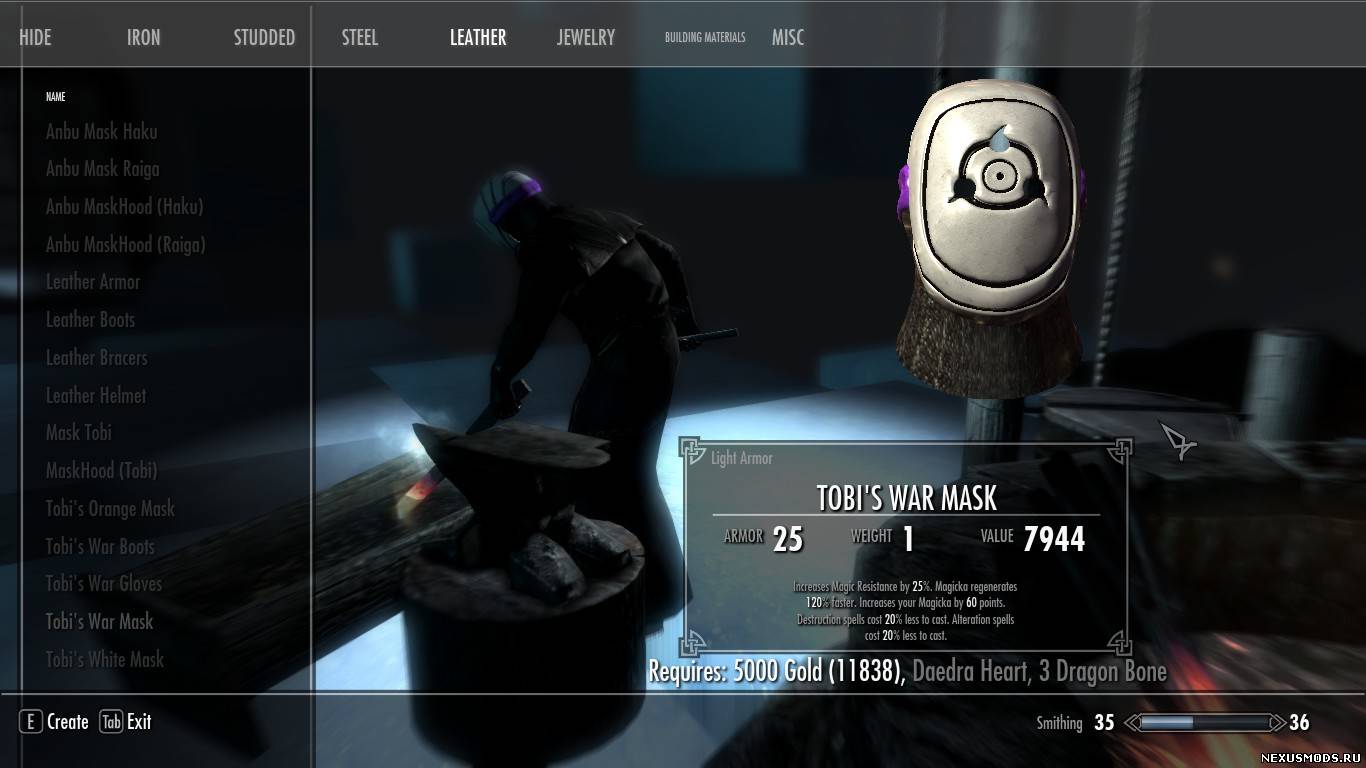Pick Tobi's War Boots entry

[100, 547]
